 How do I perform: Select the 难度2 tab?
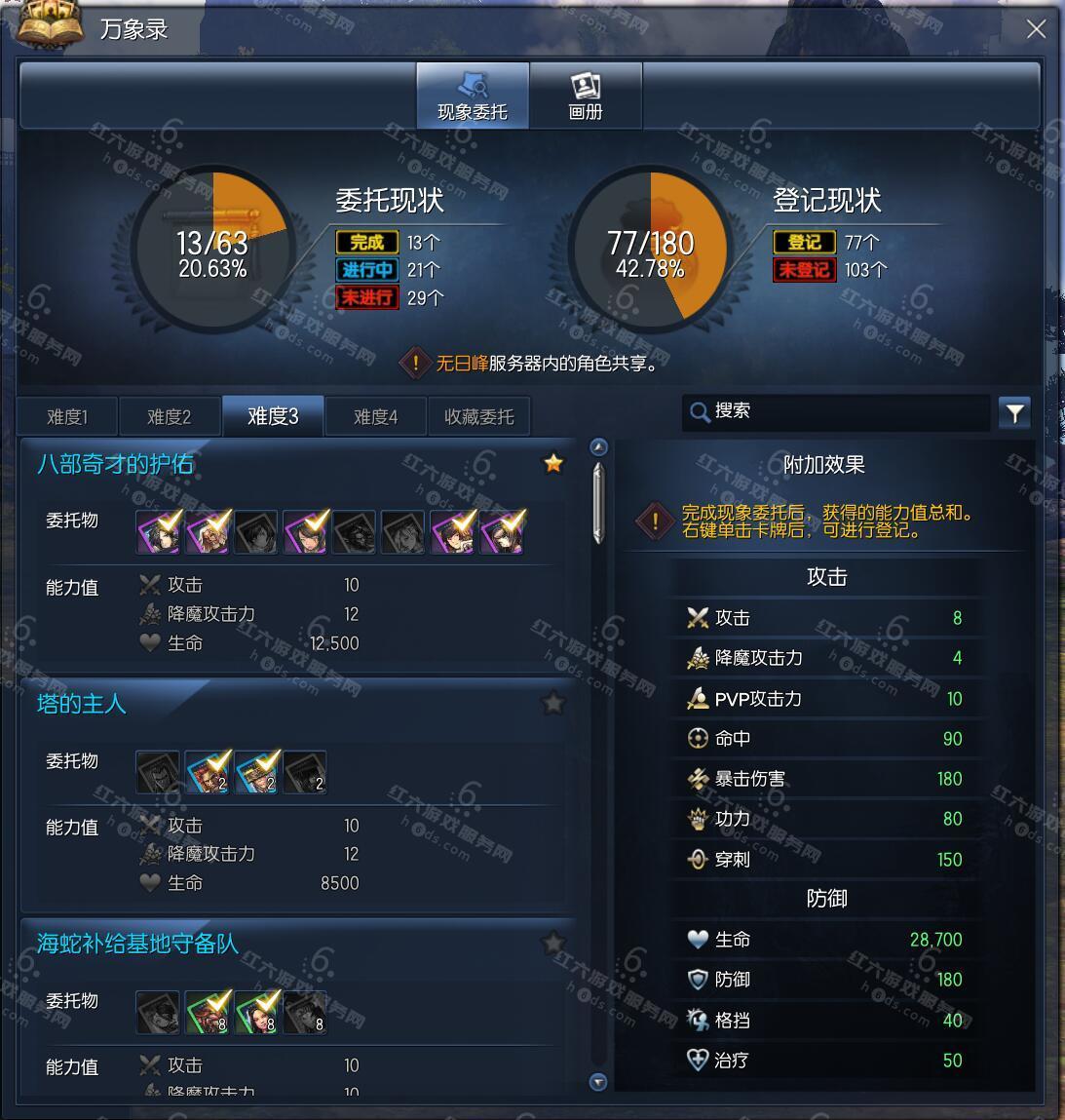[169, 417]
